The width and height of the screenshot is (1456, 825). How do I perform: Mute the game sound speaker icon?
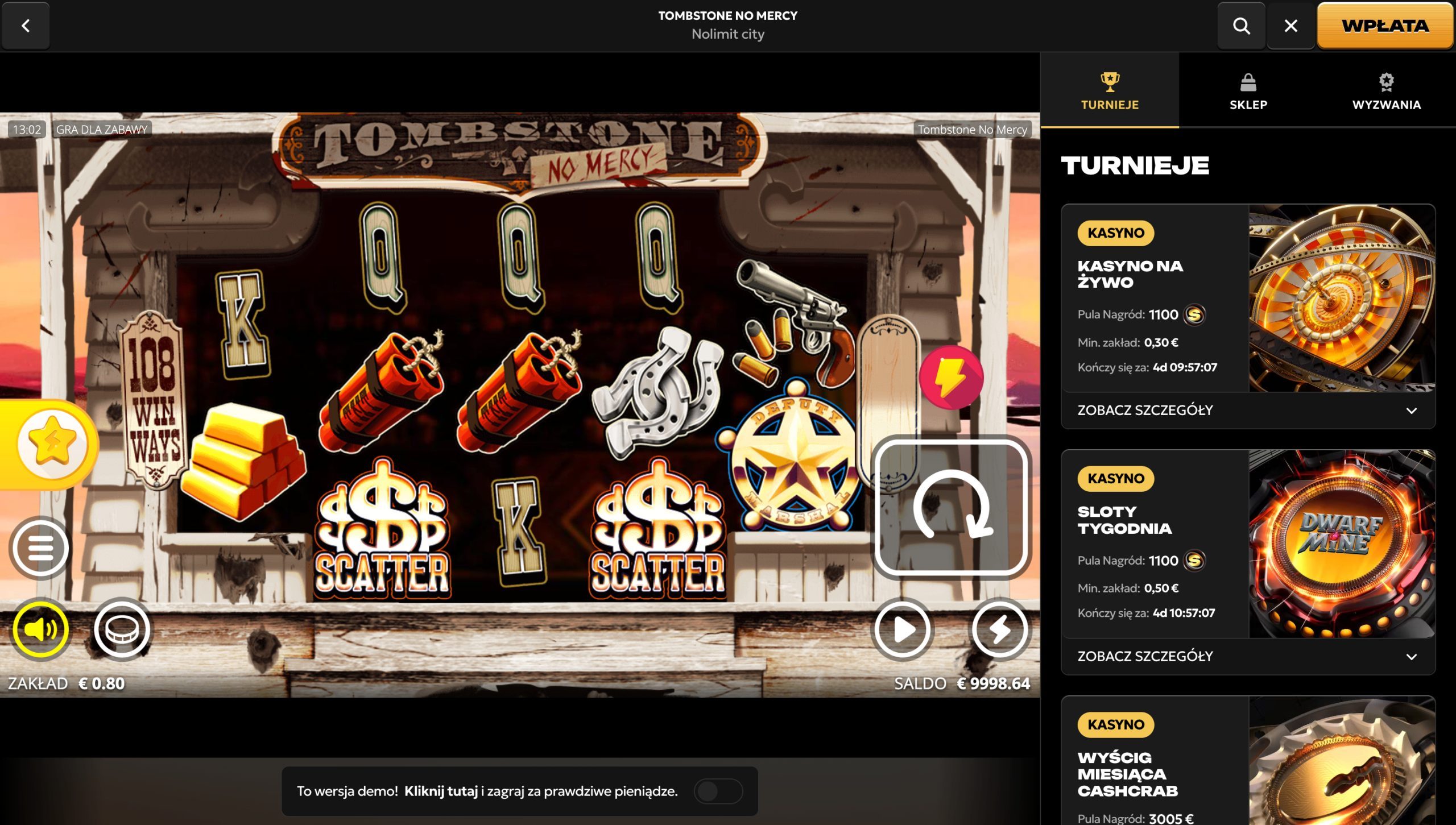[x=41, y=629]
